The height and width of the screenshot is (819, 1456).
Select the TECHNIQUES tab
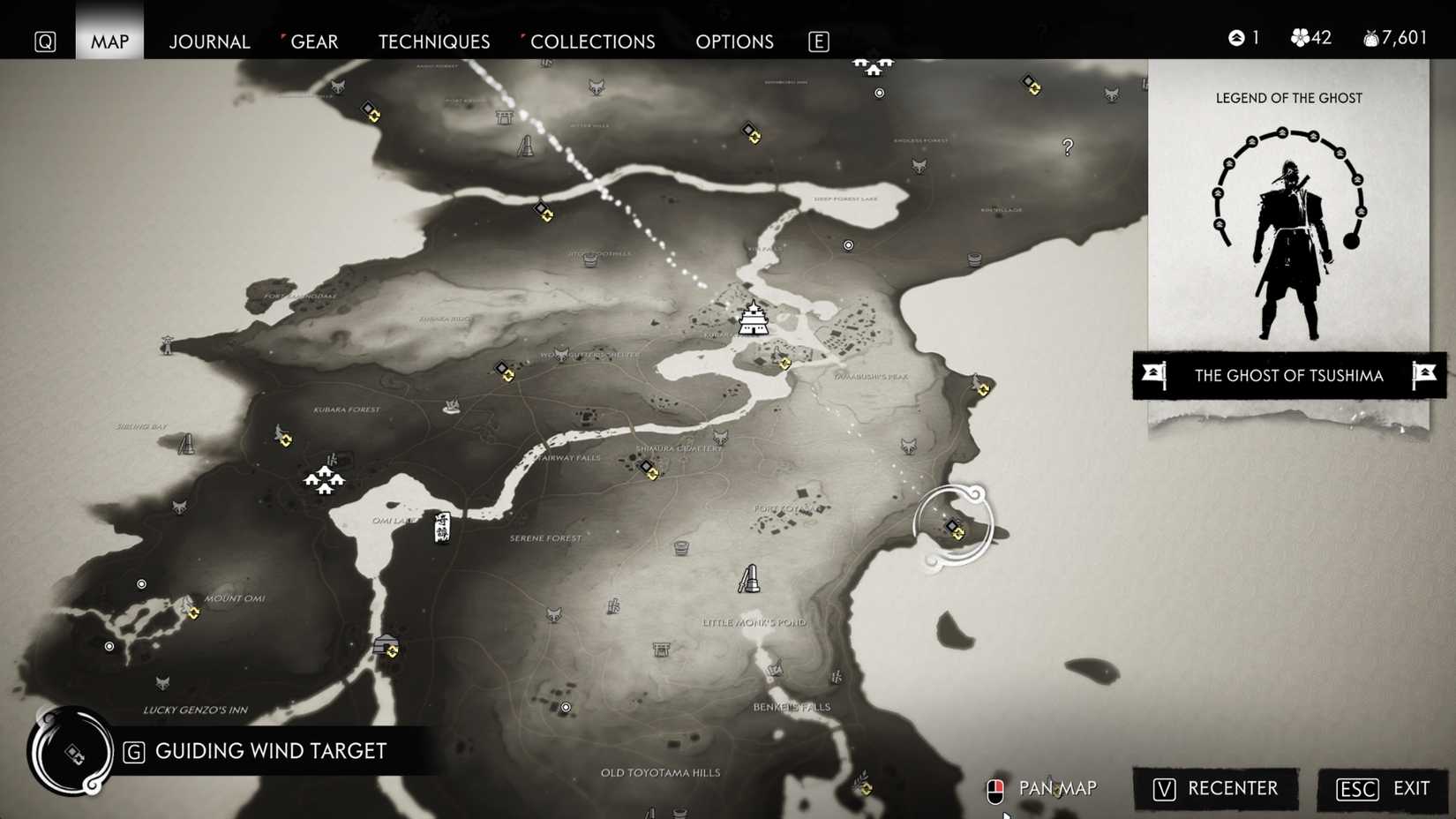coord(433,41)
